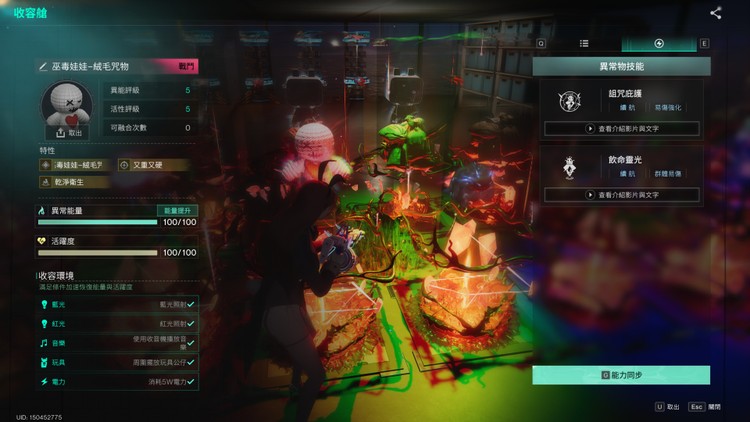Screen dimensions: 750x422
Task: Select the 詛咒庇護 skill emblem
Action: [570, 100]
